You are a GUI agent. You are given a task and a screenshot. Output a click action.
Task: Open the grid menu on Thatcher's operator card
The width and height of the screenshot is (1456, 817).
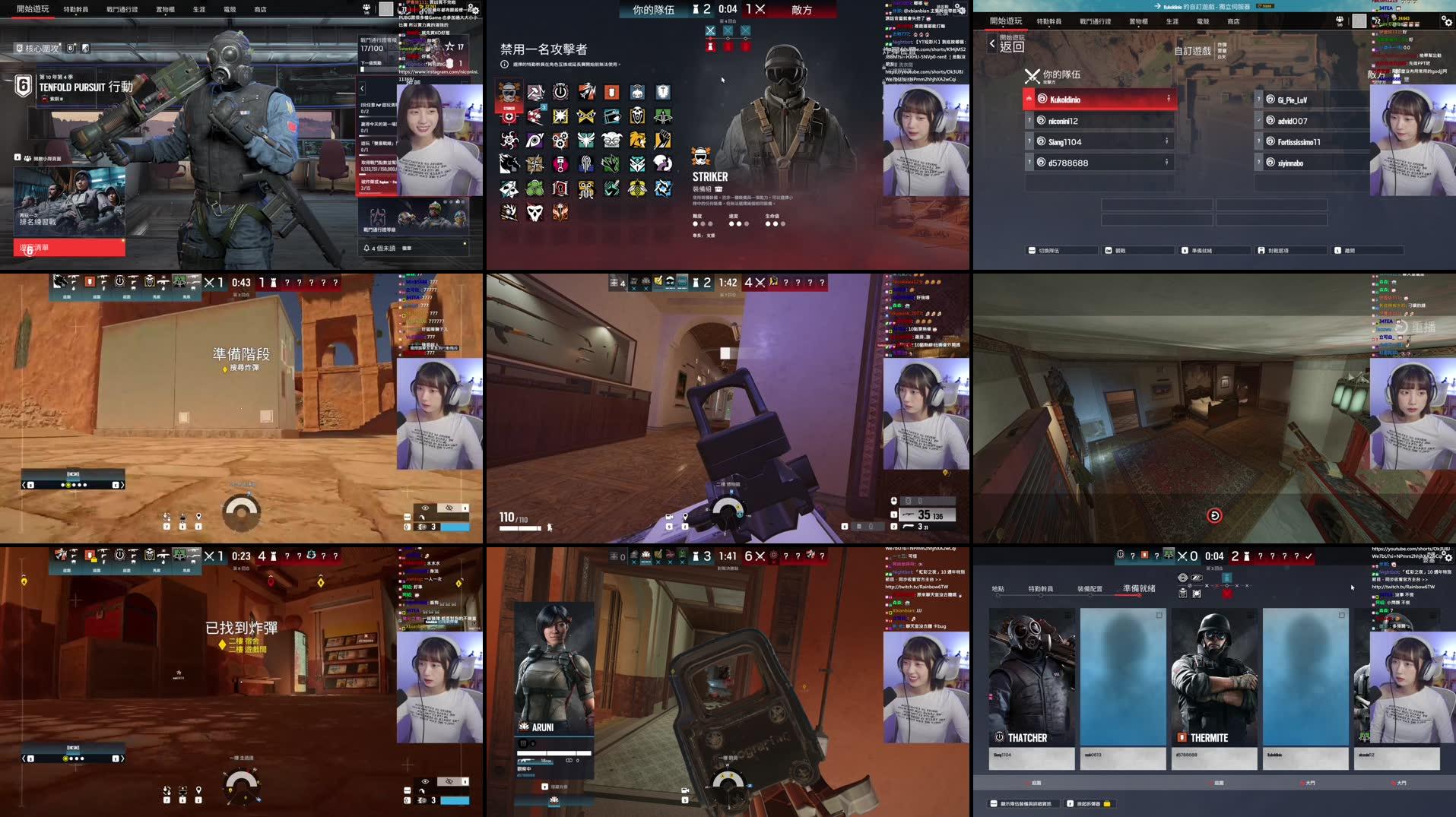pos(1068,615)
